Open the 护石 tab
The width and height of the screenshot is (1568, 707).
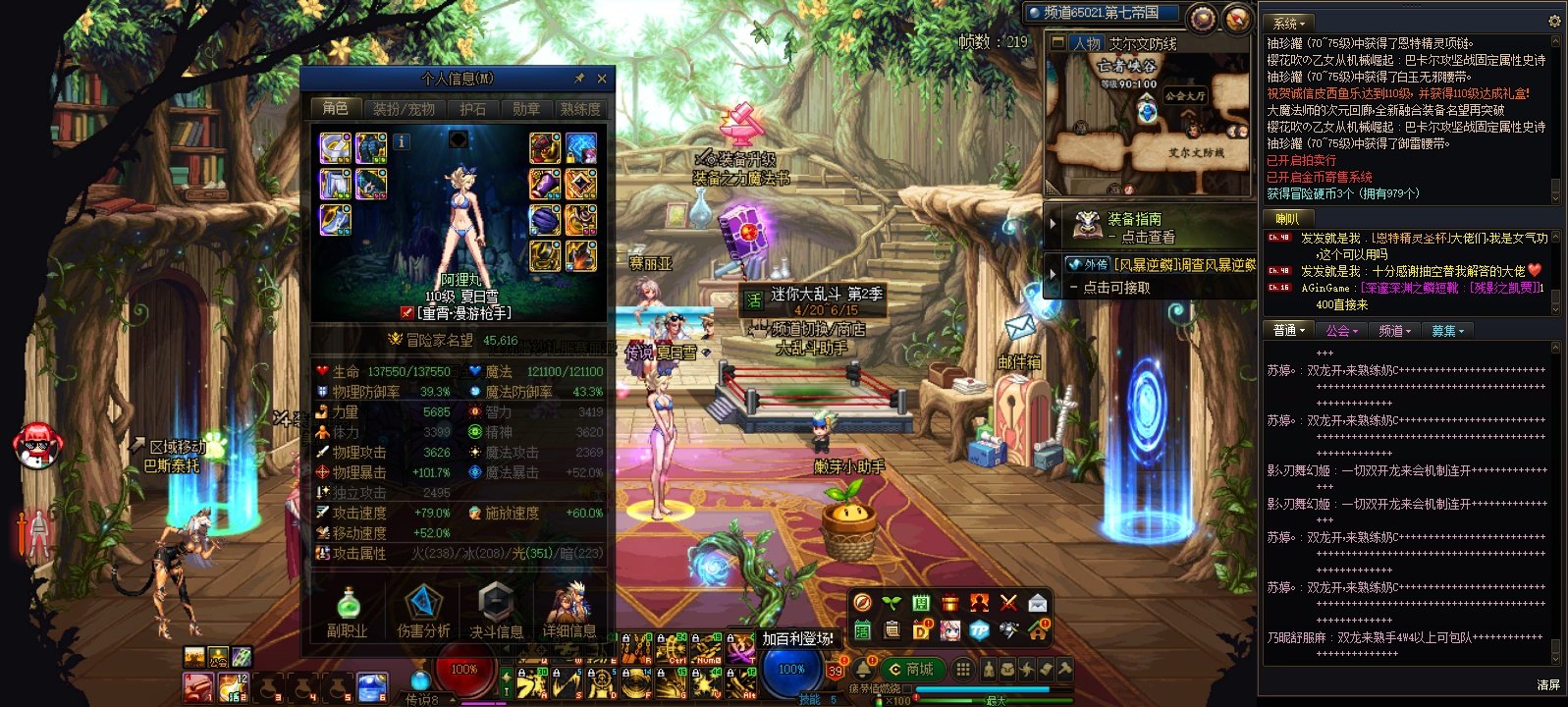tap(473, 109)
